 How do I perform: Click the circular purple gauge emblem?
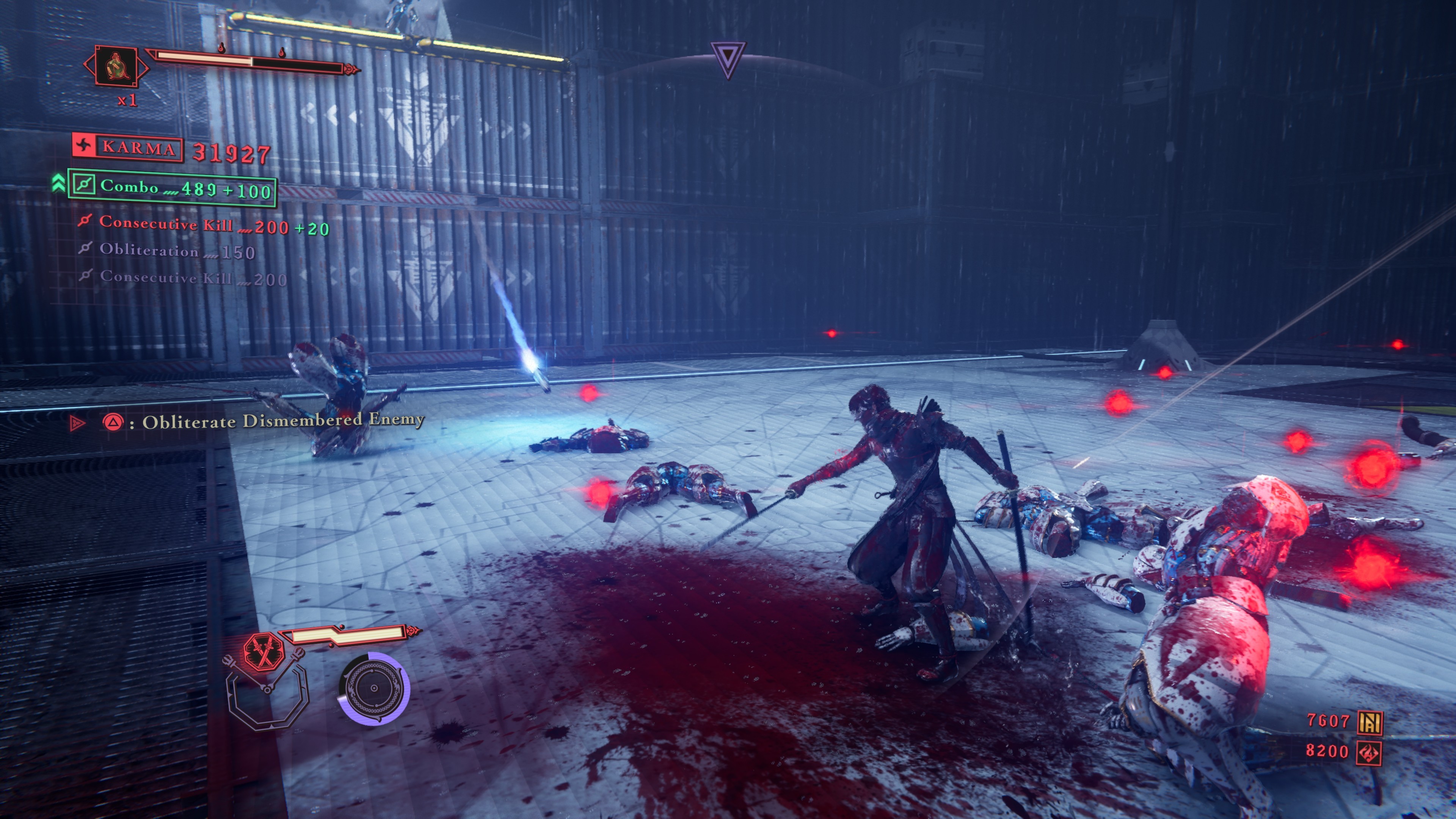374,689
